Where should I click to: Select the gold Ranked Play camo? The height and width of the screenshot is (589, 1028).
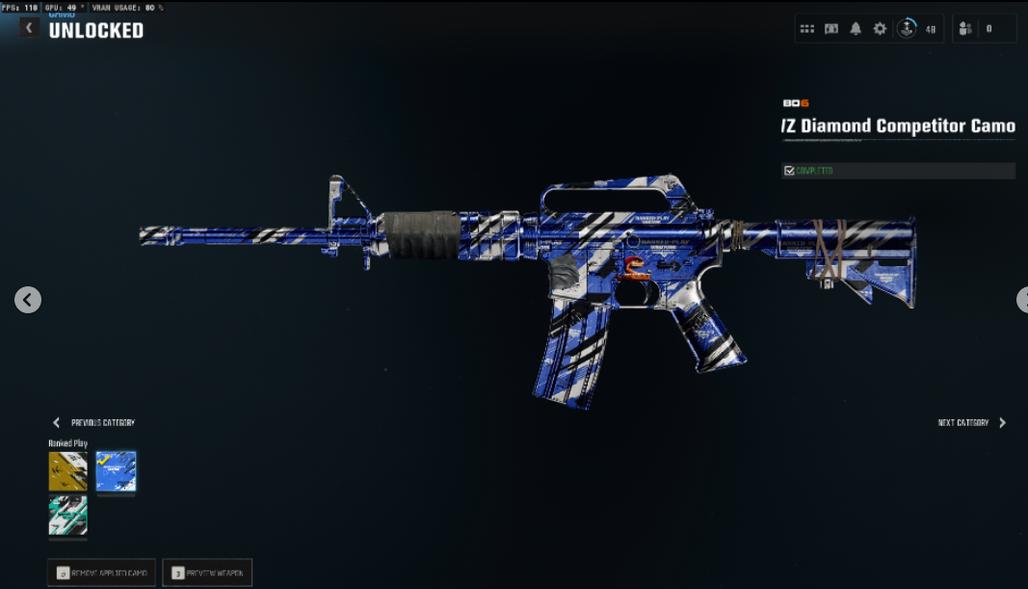coord(68,471)
